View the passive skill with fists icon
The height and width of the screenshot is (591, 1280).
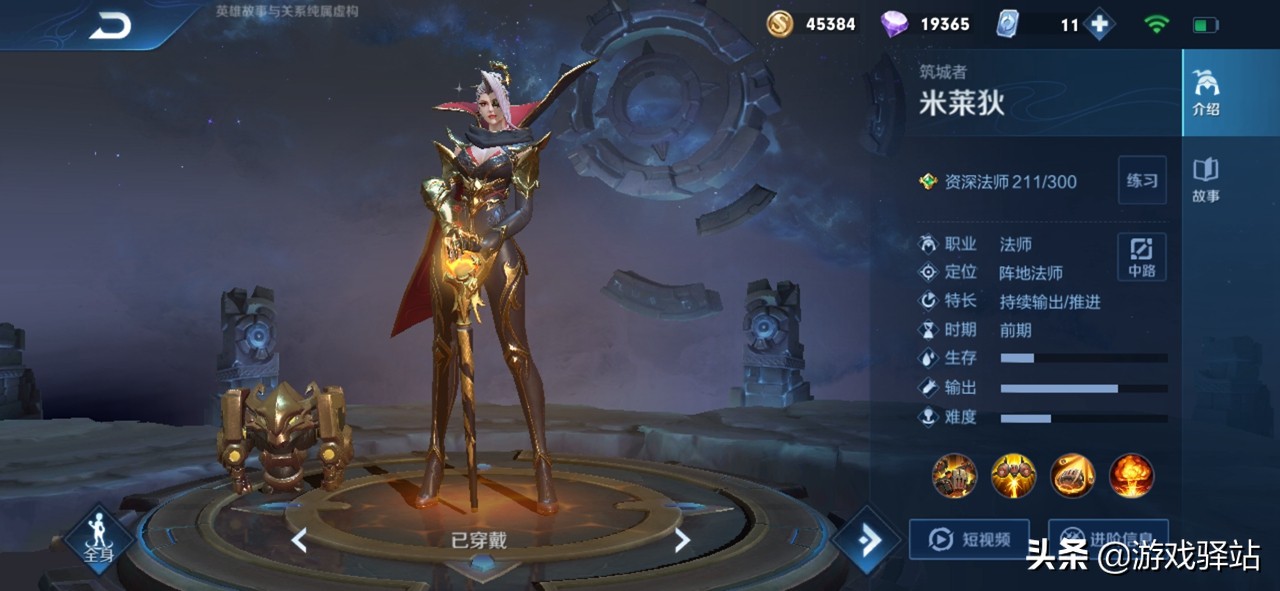pos(954,476)
